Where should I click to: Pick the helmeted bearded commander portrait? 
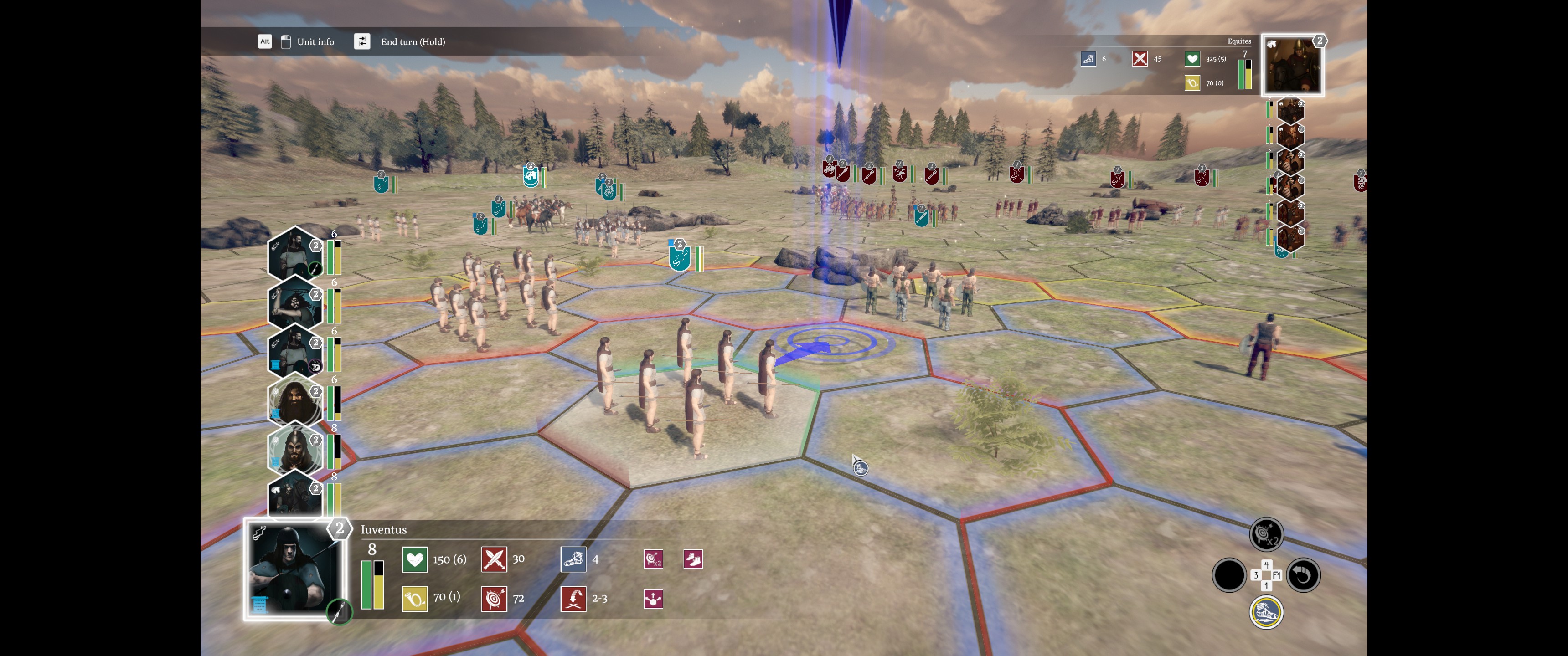(x=294, y=449)
